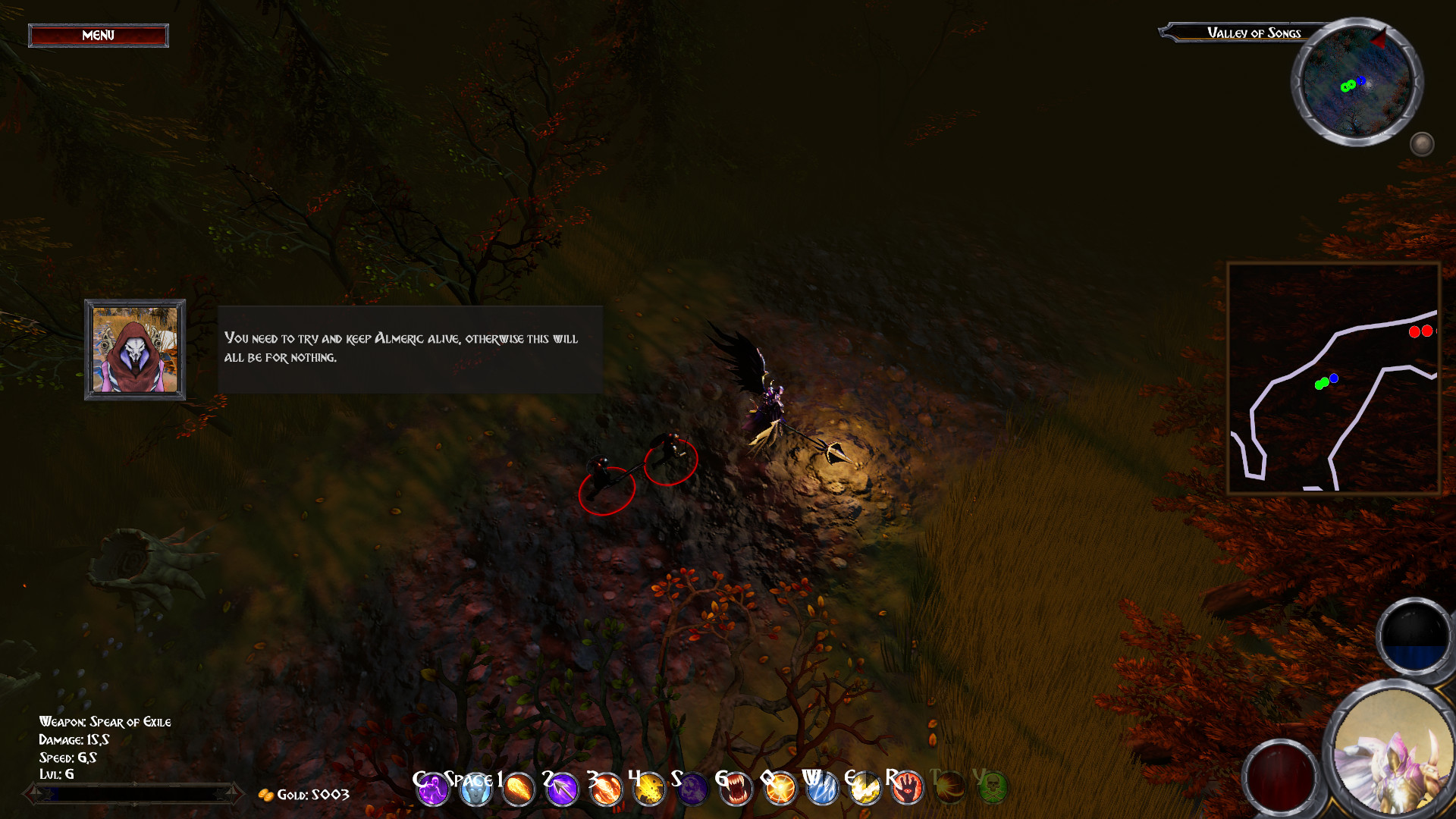Activate the blue visage skill on the Space slot
The image size is (1456, 819).
click(x=476, y=789)
